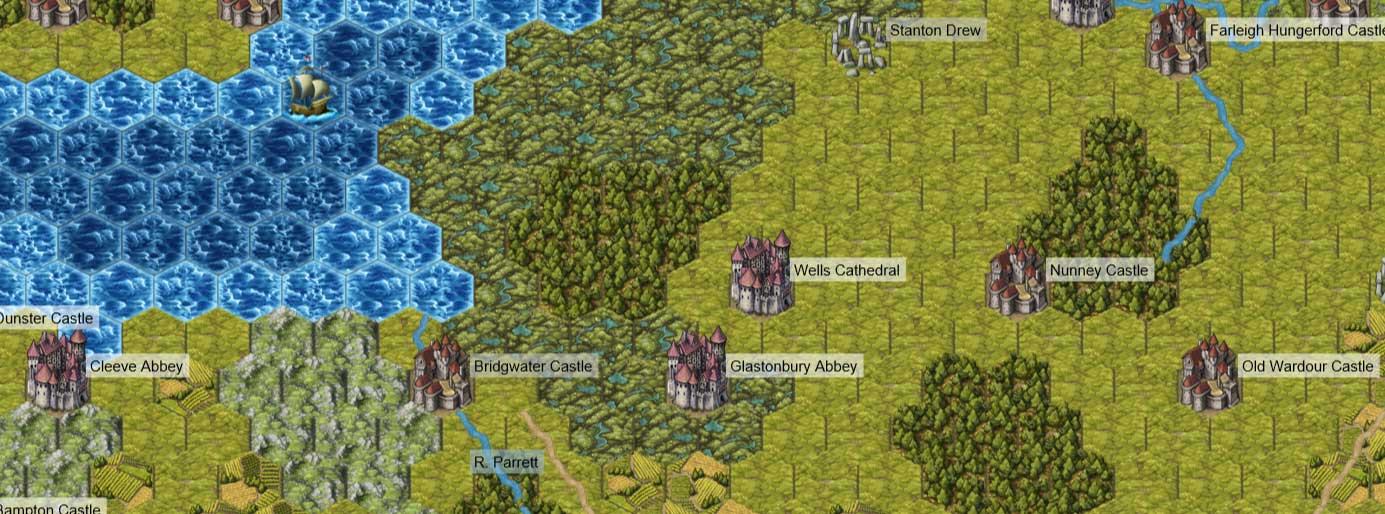Select Old Wardour Castle
1385x514 pixels.
pyautogui.click(x=1210, y=372)
